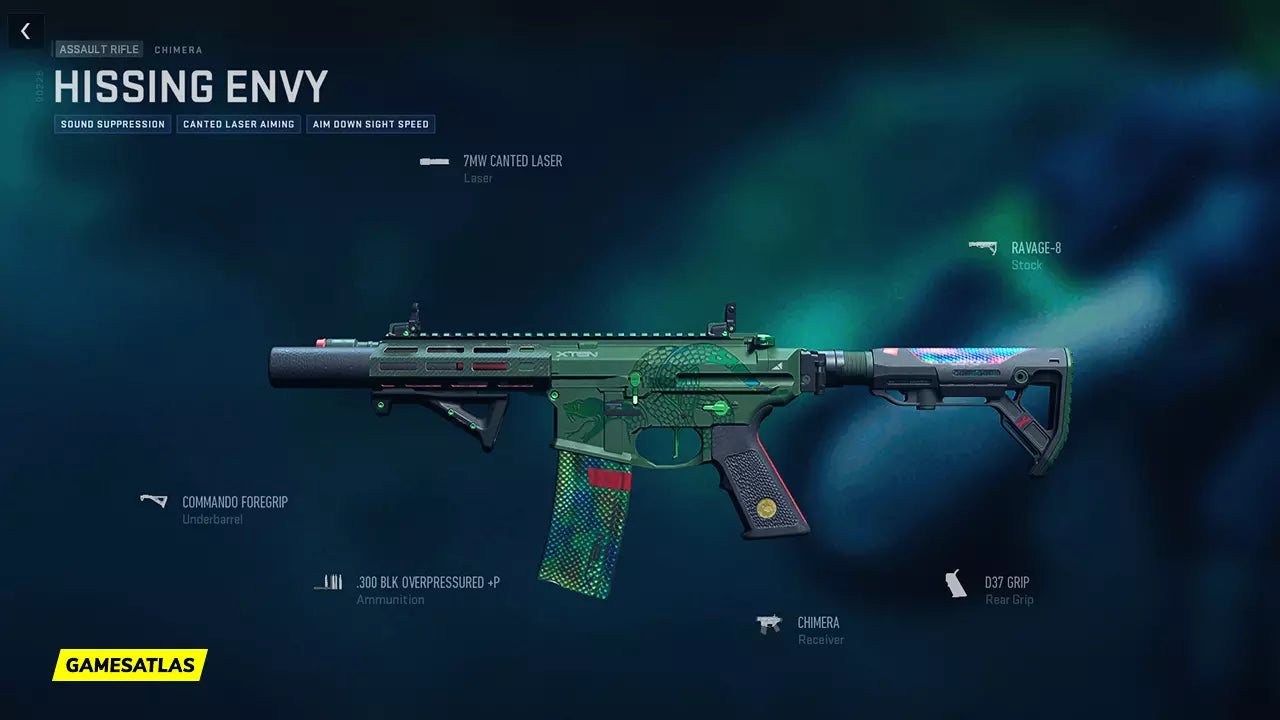Click the Aim Down Sight Speed tag
Image resolution: width=1280 pixels, height=720 pixels.
pyautogui.click(x=370, y=124)
